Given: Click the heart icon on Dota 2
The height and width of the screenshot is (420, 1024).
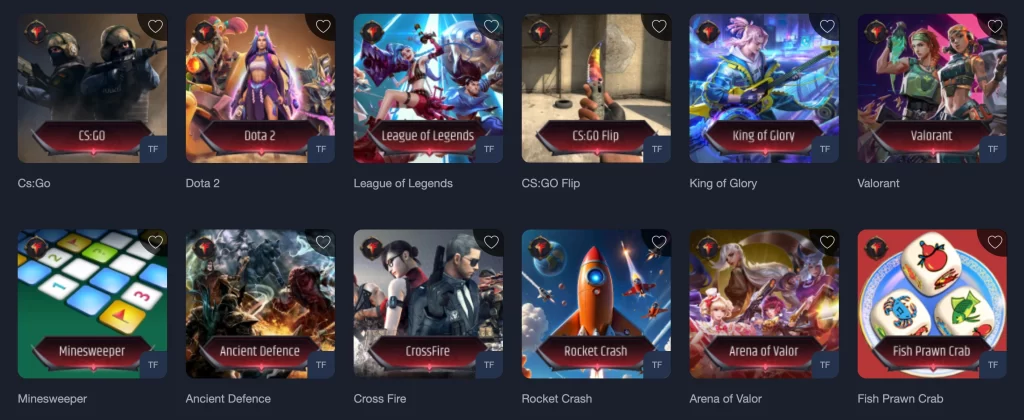Looking at the screenshot, I should (323, 27).
